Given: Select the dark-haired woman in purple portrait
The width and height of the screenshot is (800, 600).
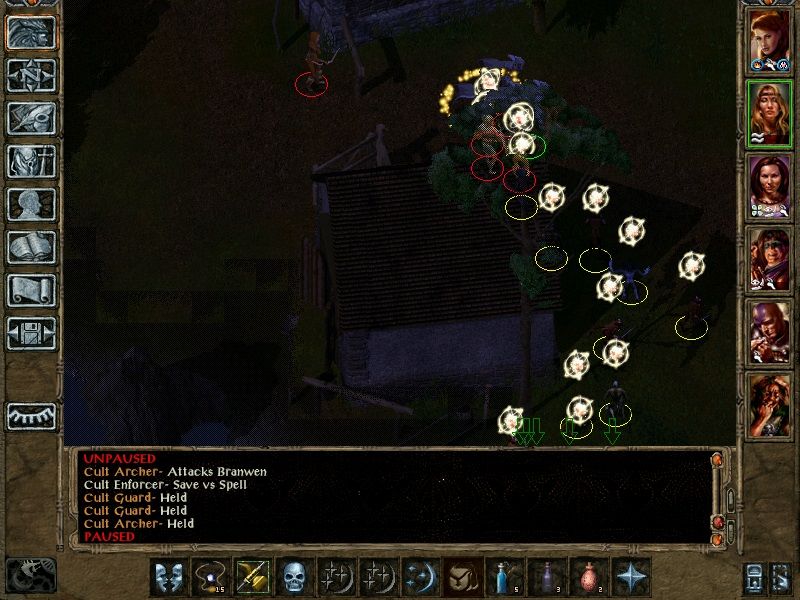Looking at the screenshot, I should (770, 187).
